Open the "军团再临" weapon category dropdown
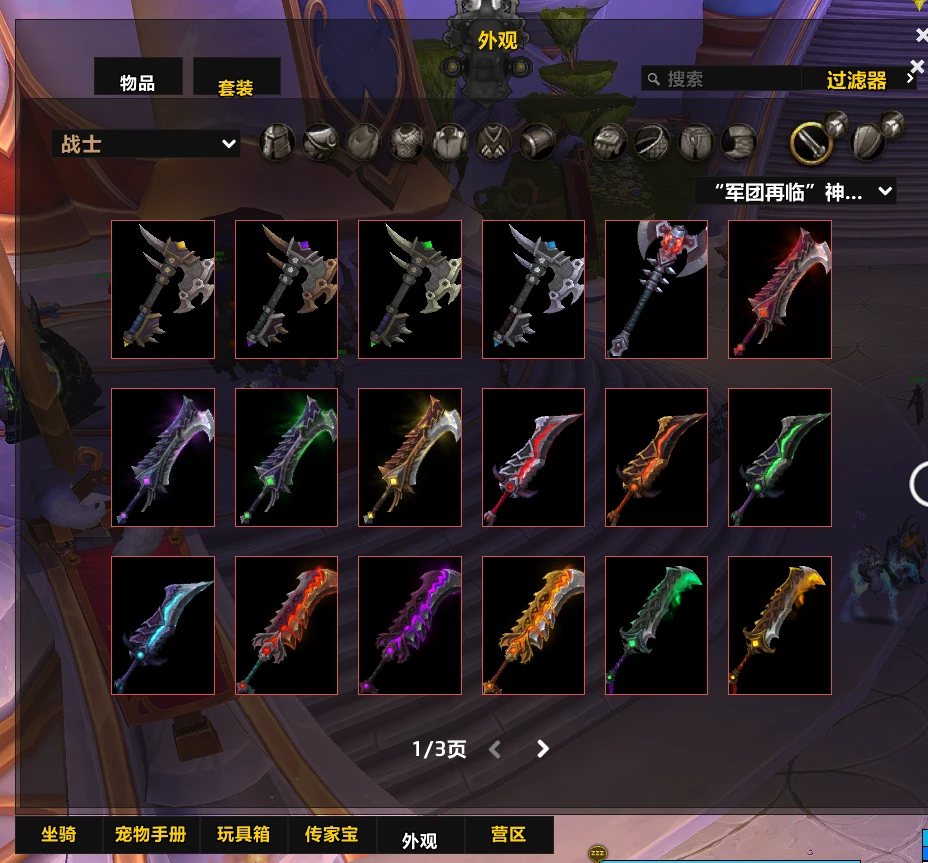The image size is (928, 863). [x=795, y=191]
